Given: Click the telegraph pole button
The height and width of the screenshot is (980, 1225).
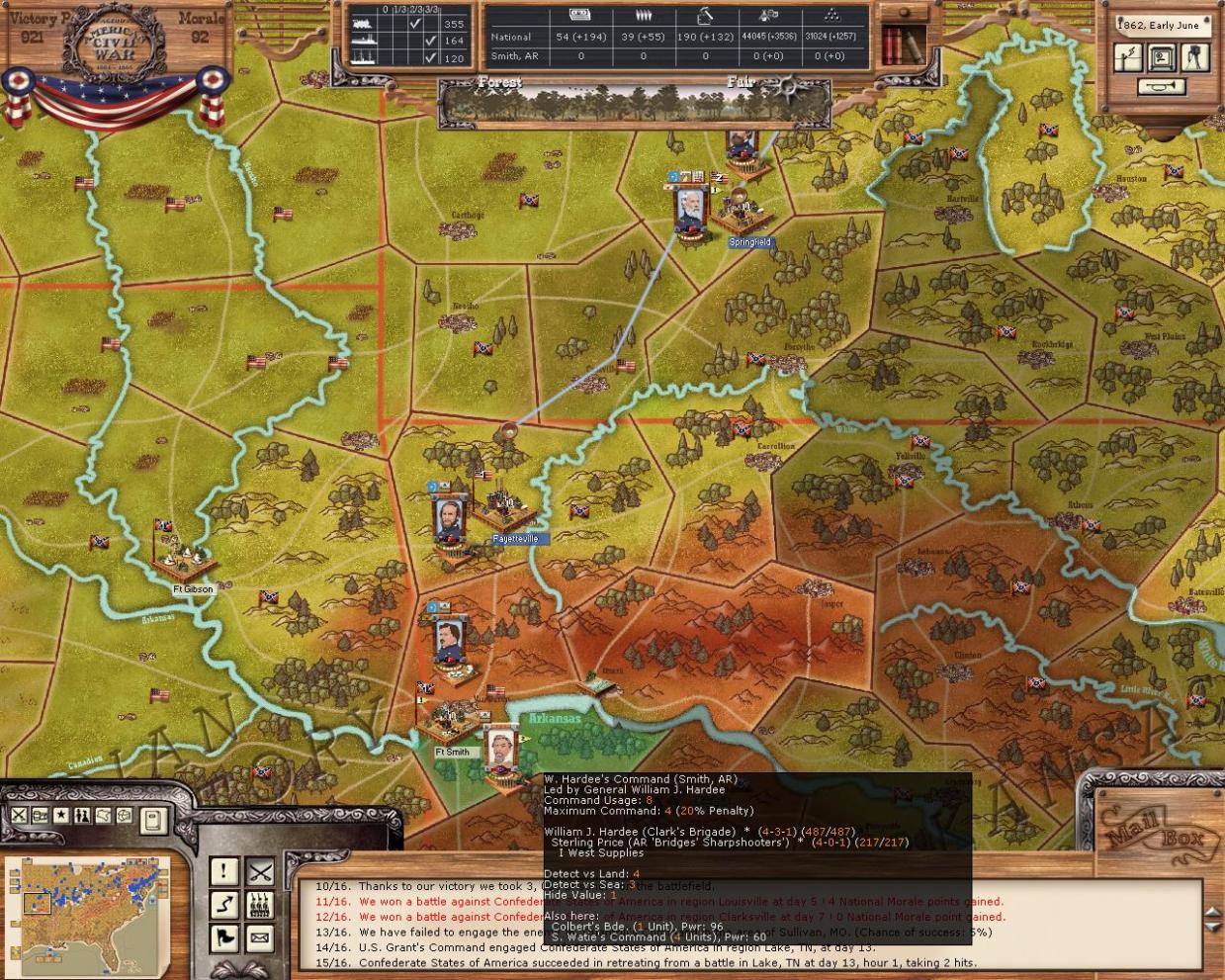Looking at the screenshot, I should point(1128,58).
